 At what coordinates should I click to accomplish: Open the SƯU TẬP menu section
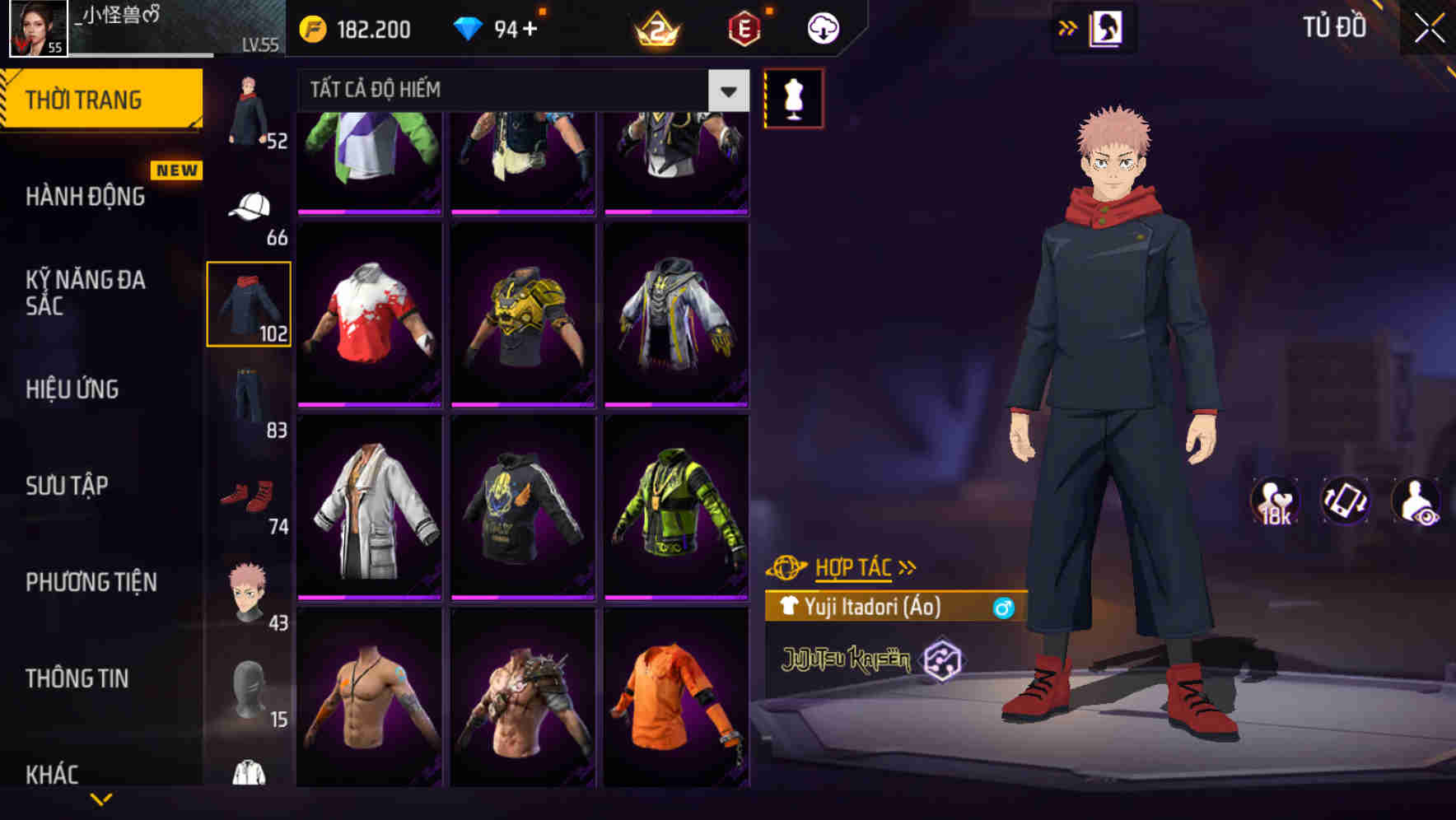(66, 486)
